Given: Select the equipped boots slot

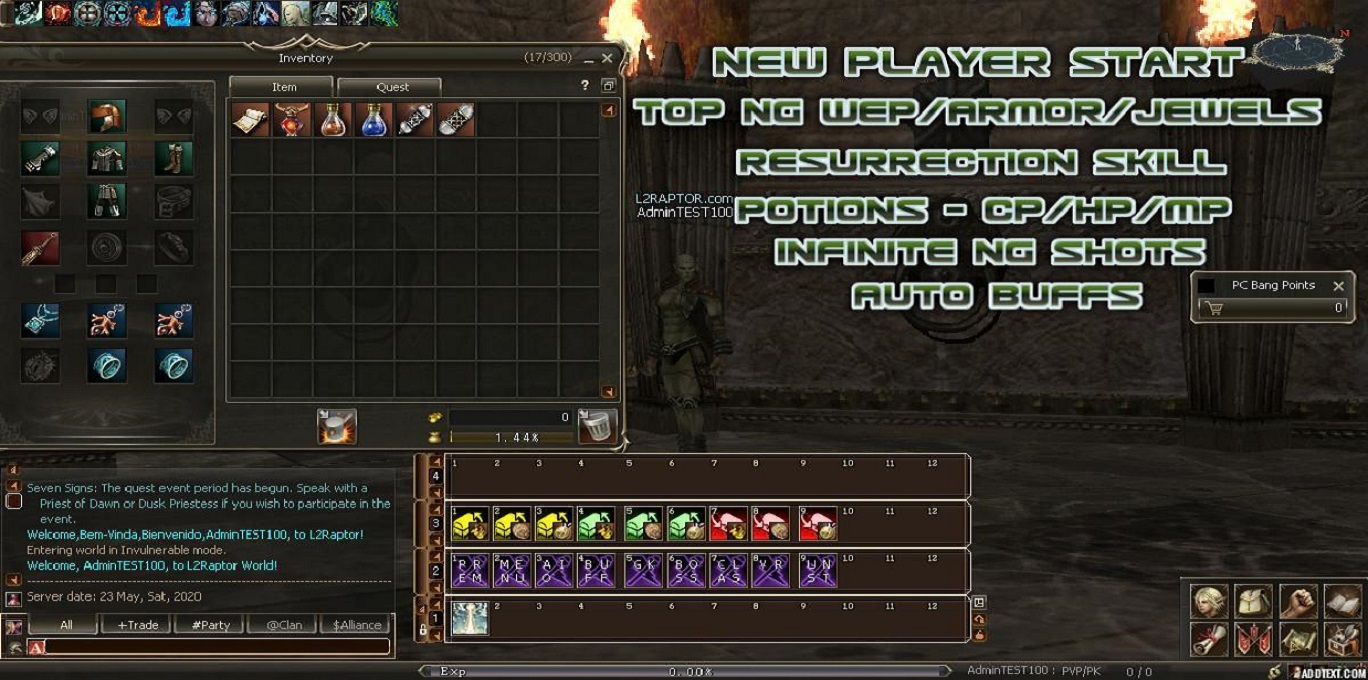Looking at the screenshot, I should [x=174, y=158].
